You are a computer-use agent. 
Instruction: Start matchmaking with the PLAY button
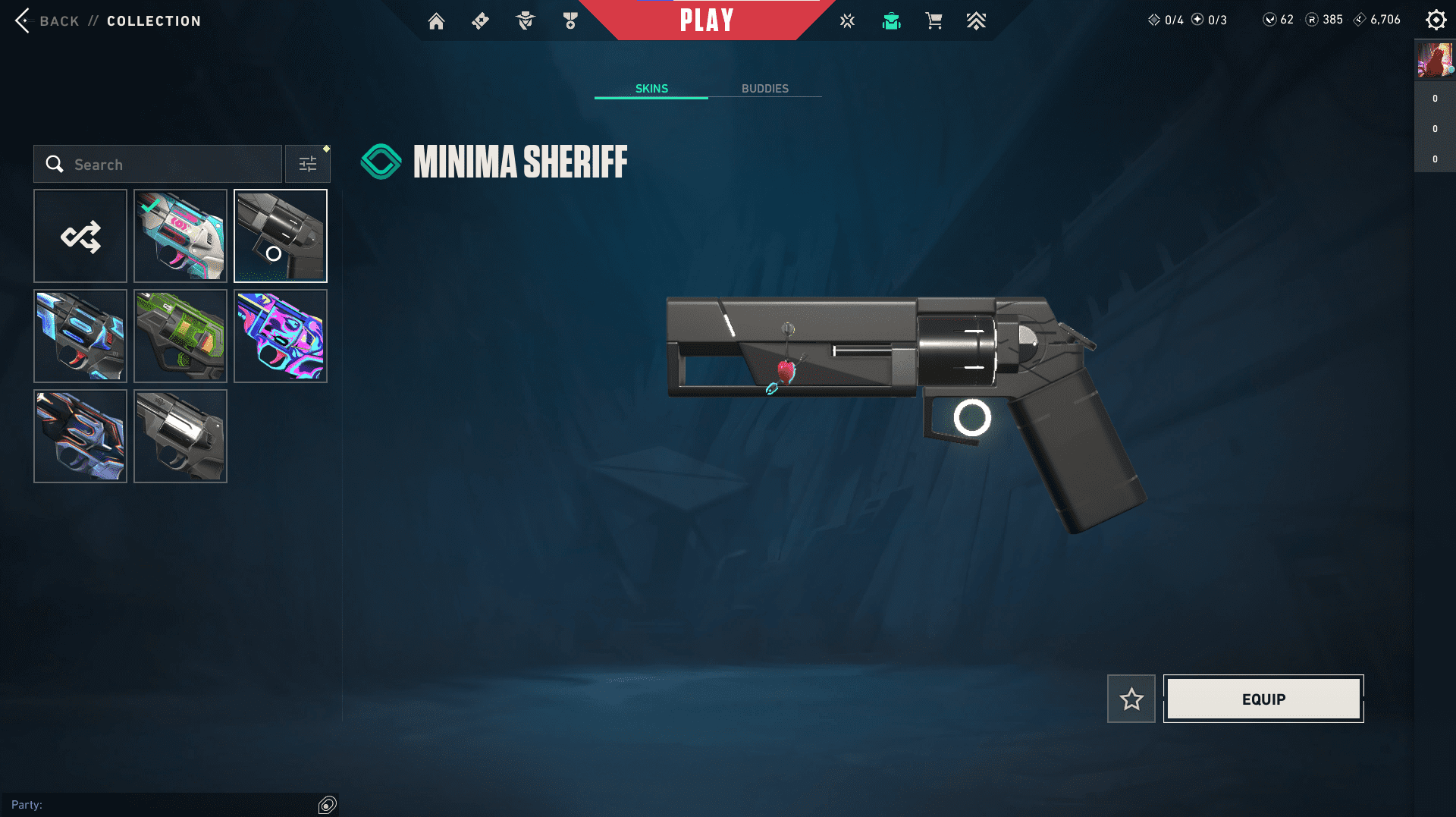[706, 20]
